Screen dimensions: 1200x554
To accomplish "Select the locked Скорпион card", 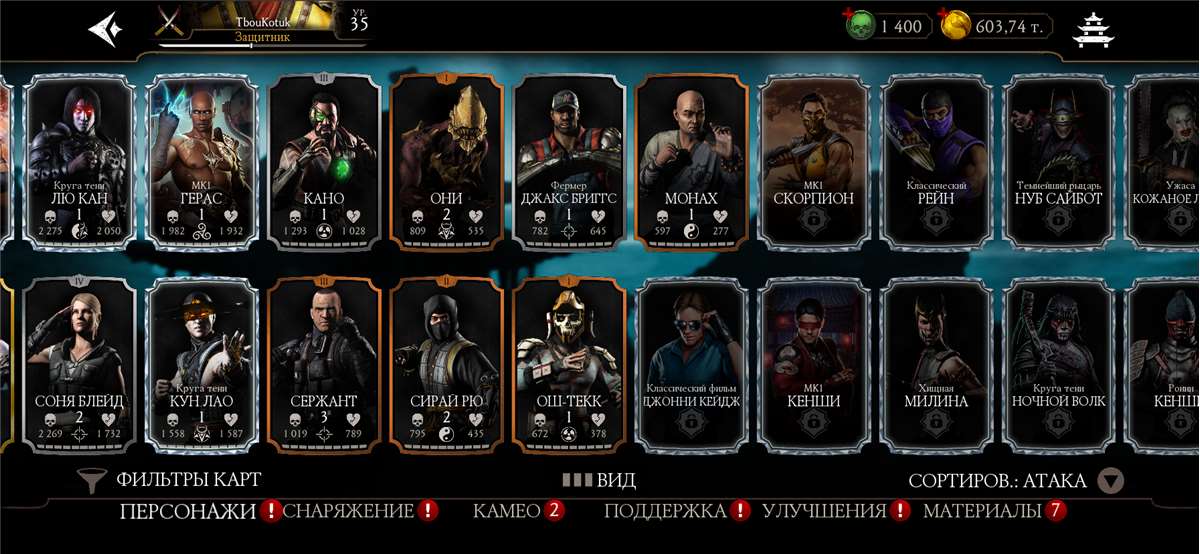I will point(813,160).
